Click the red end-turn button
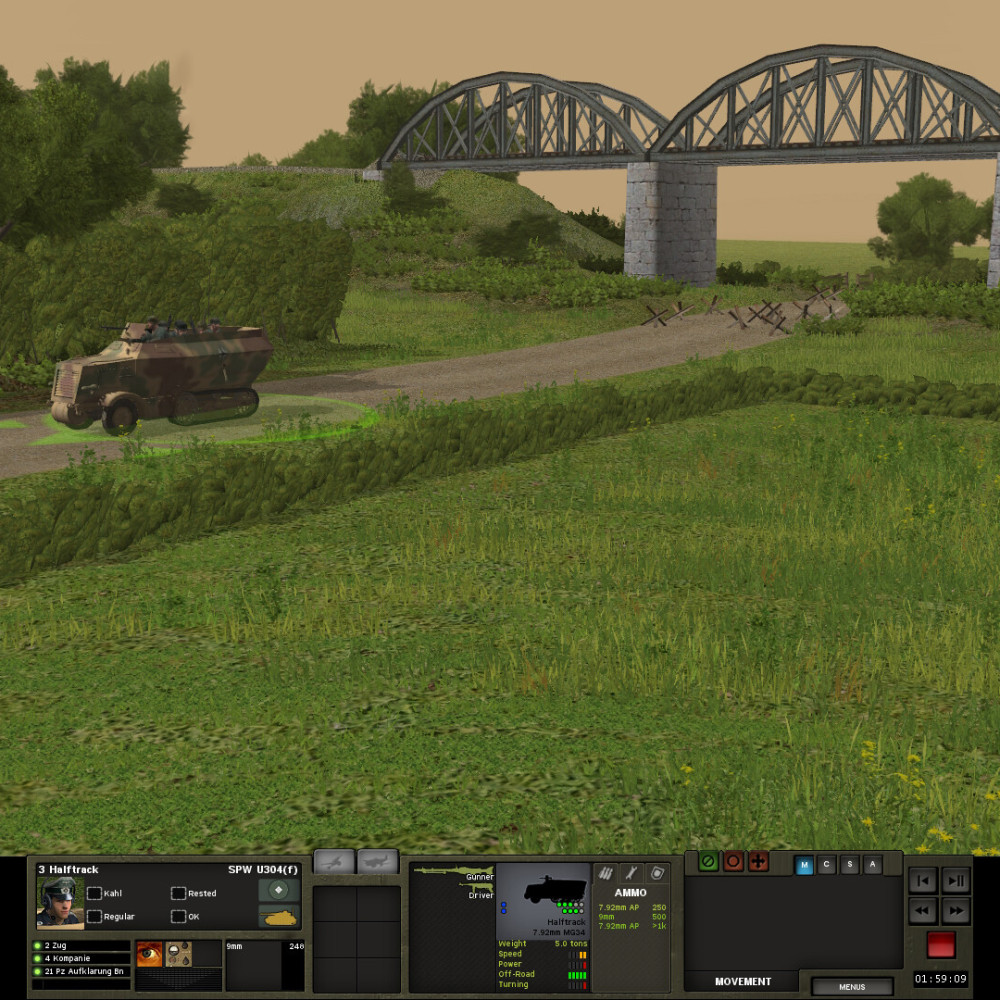The width and height of the screenshot is (1000, 1000). (x=940, y=944)
